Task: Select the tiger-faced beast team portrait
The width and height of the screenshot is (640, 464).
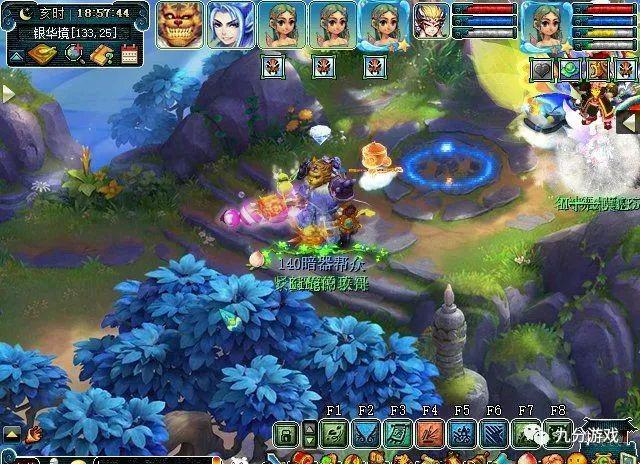Action: 181,25
